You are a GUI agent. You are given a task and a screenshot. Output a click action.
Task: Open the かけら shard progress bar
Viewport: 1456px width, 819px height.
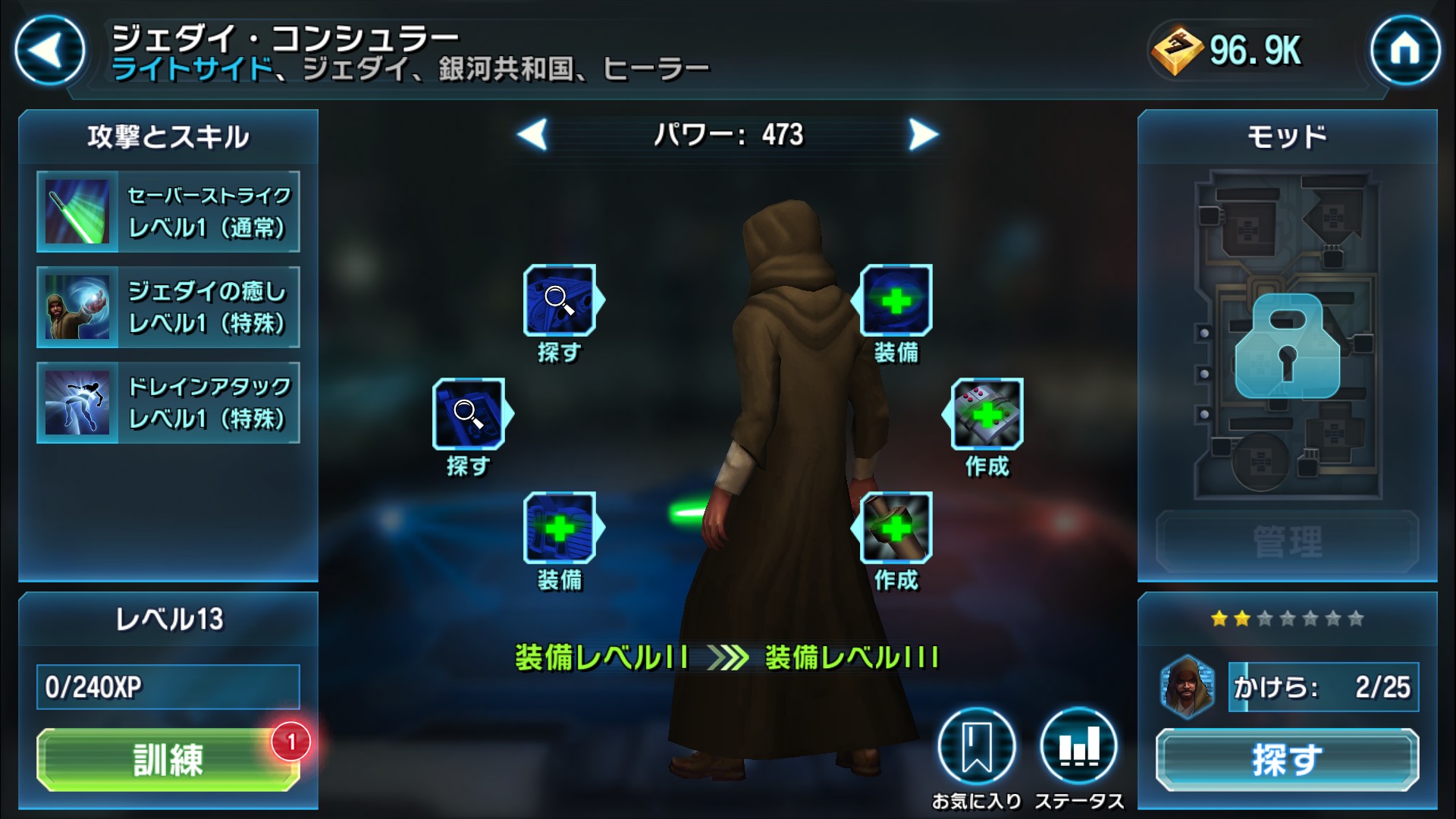[1323, 687]
